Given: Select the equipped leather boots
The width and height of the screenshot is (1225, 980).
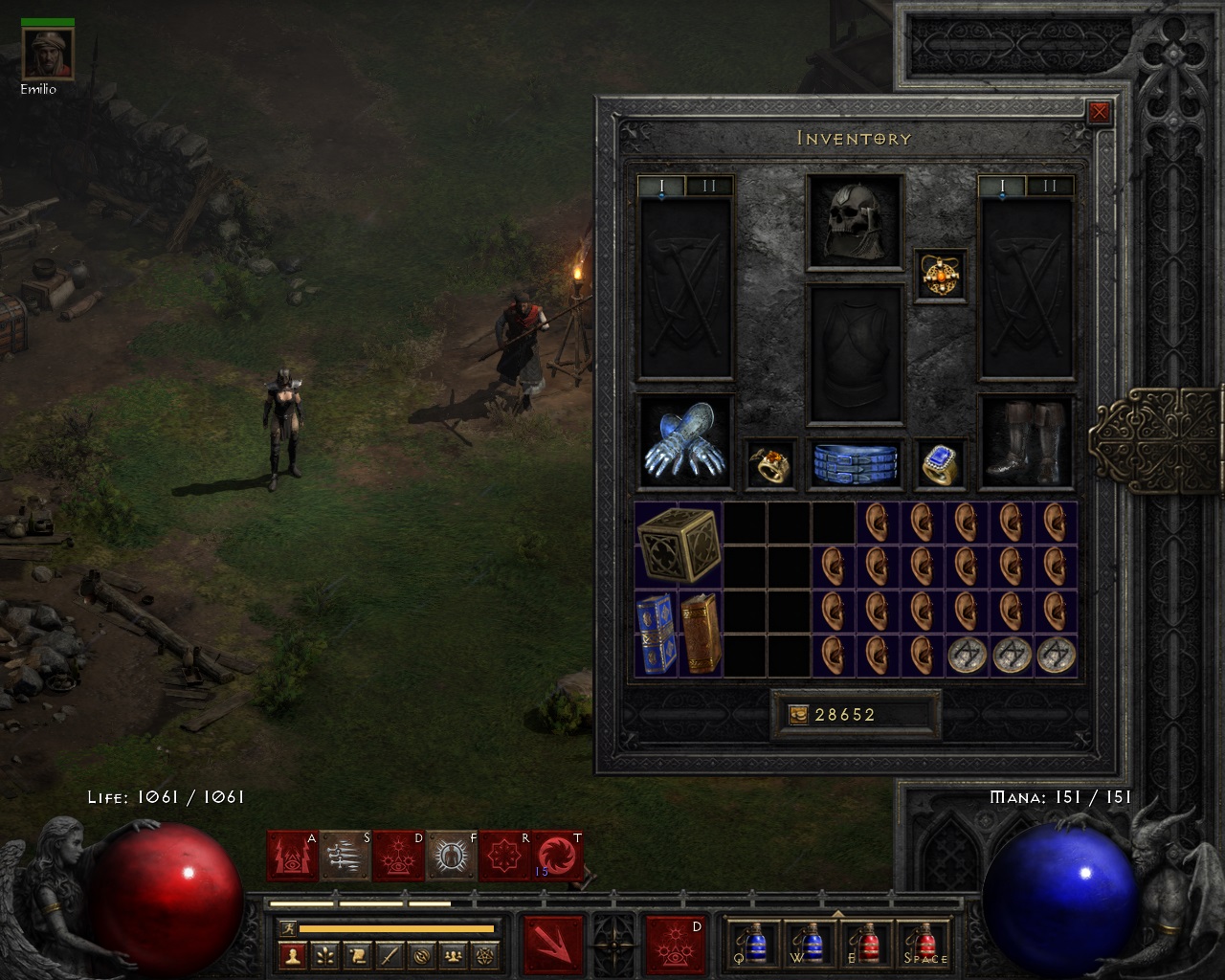Looking at the screenshot, I should click(x=1026, y=442).
